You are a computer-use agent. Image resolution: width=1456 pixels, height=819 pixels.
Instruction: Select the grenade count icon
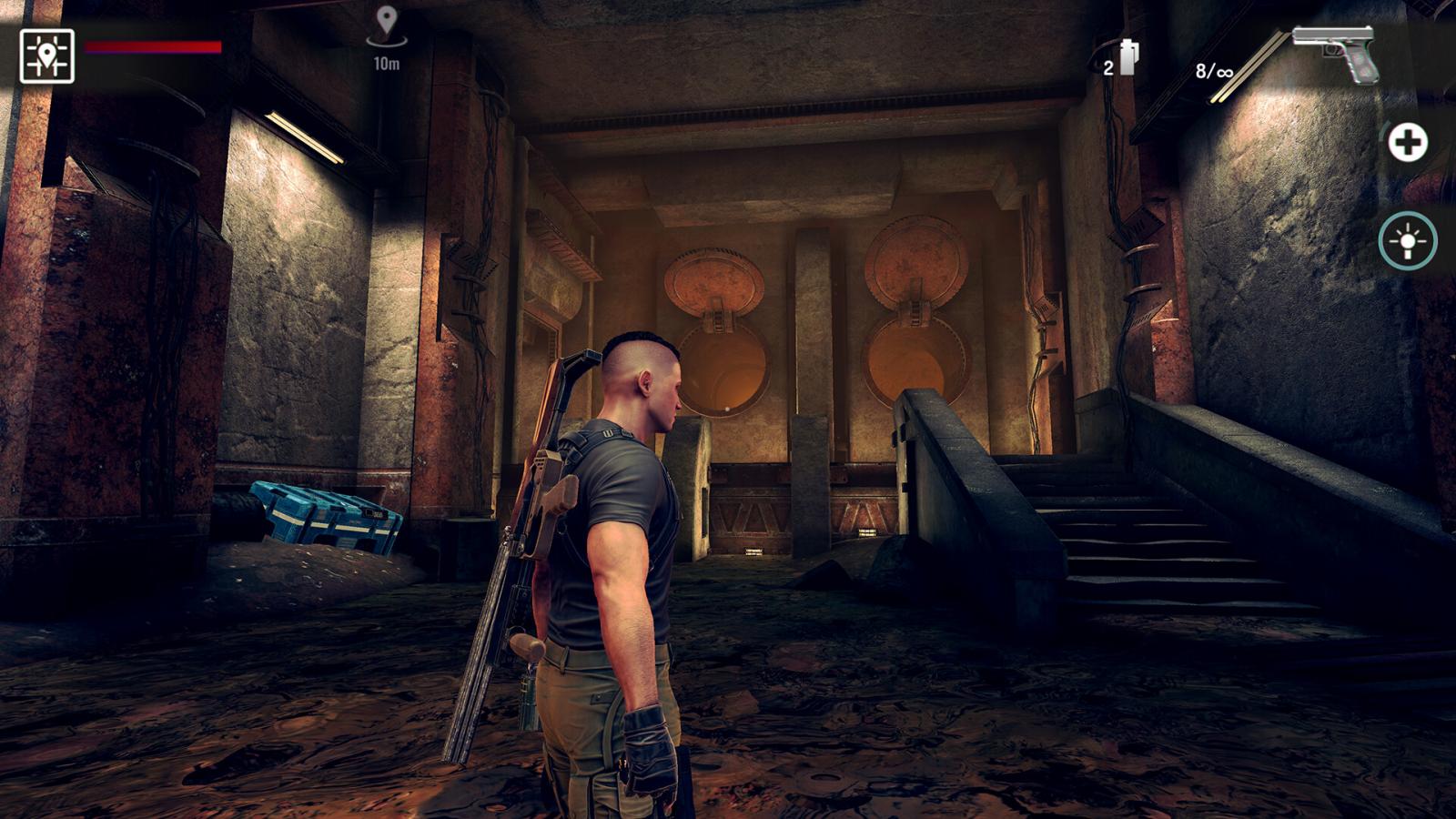[x=1126, y=58]
